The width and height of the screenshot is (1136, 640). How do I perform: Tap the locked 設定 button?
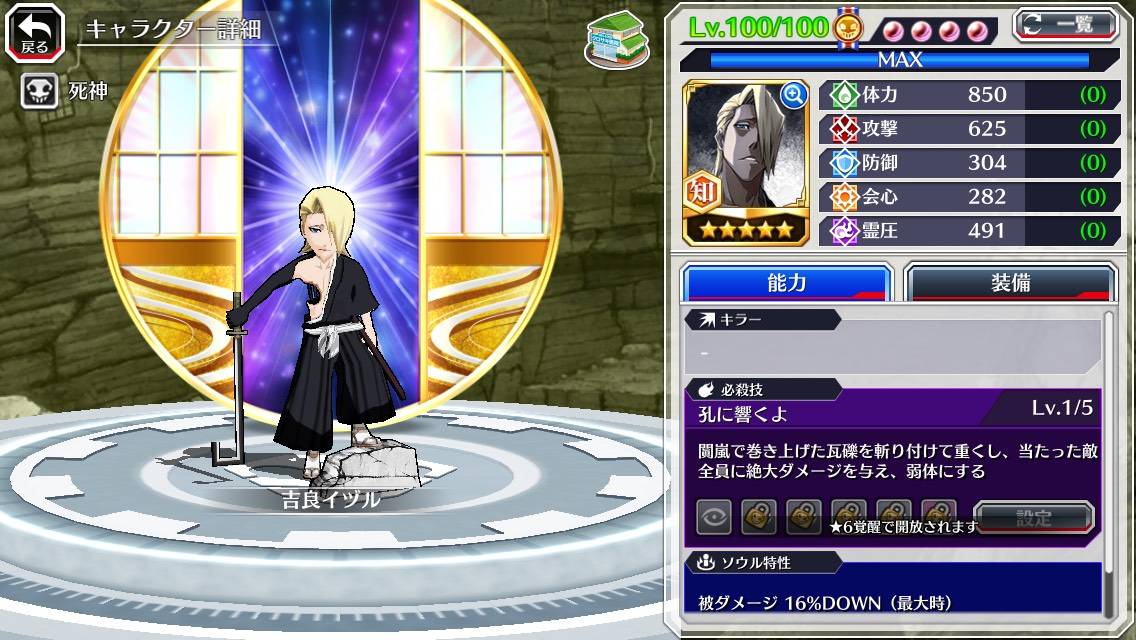1033,517
